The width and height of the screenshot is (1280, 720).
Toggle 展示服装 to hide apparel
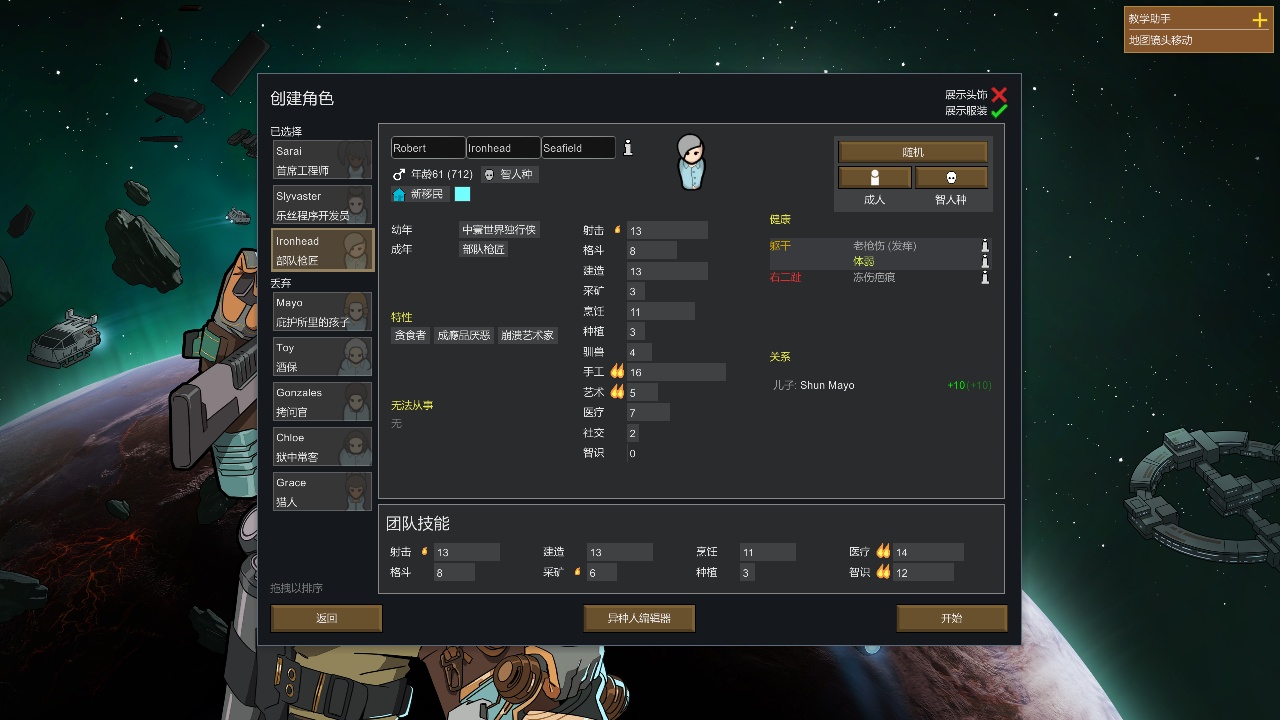pyautogui.click(x=1000, y=111)
